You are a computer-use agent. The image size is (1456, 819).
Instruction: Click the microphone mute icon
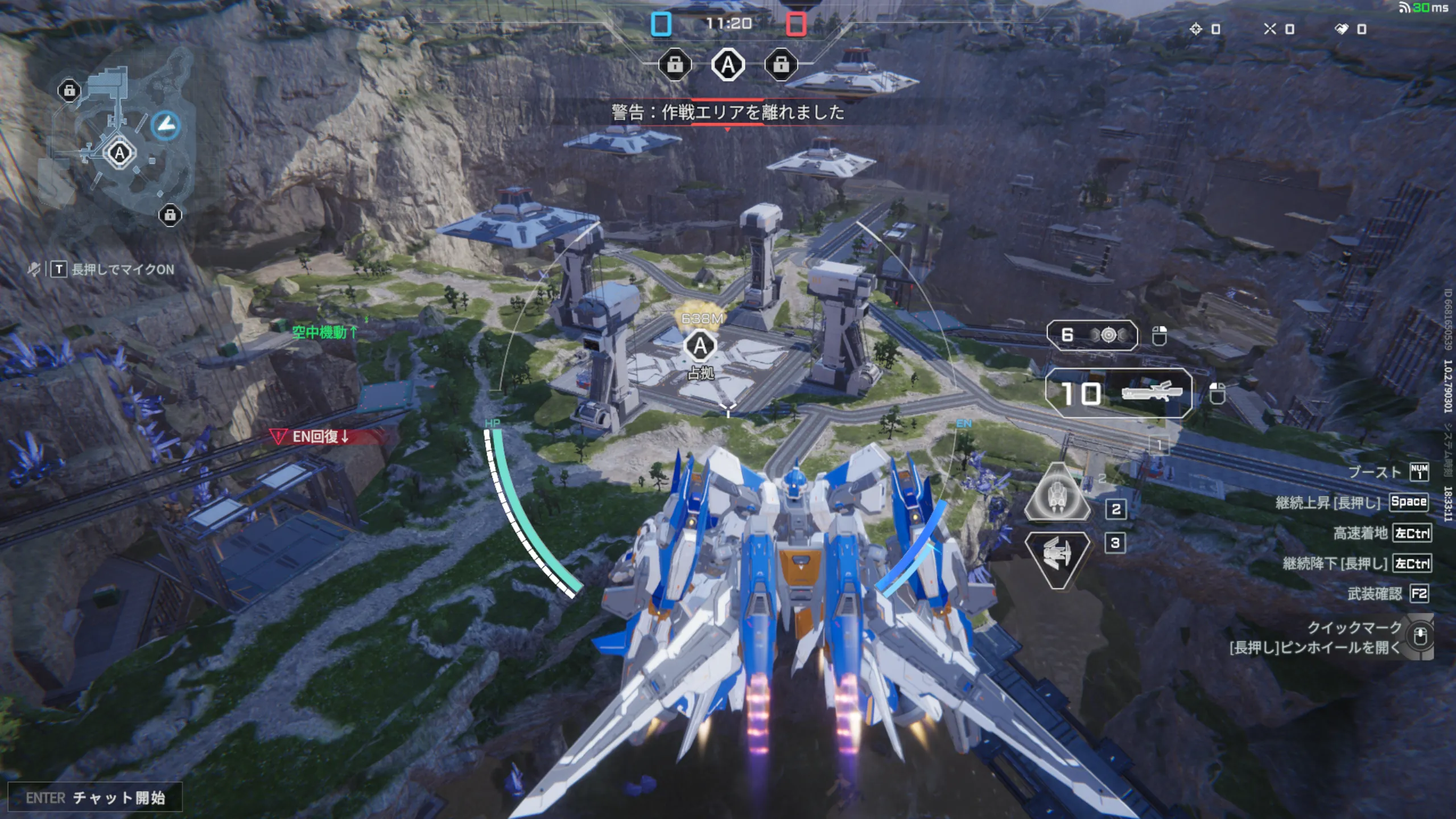click(x=34, y=269)
